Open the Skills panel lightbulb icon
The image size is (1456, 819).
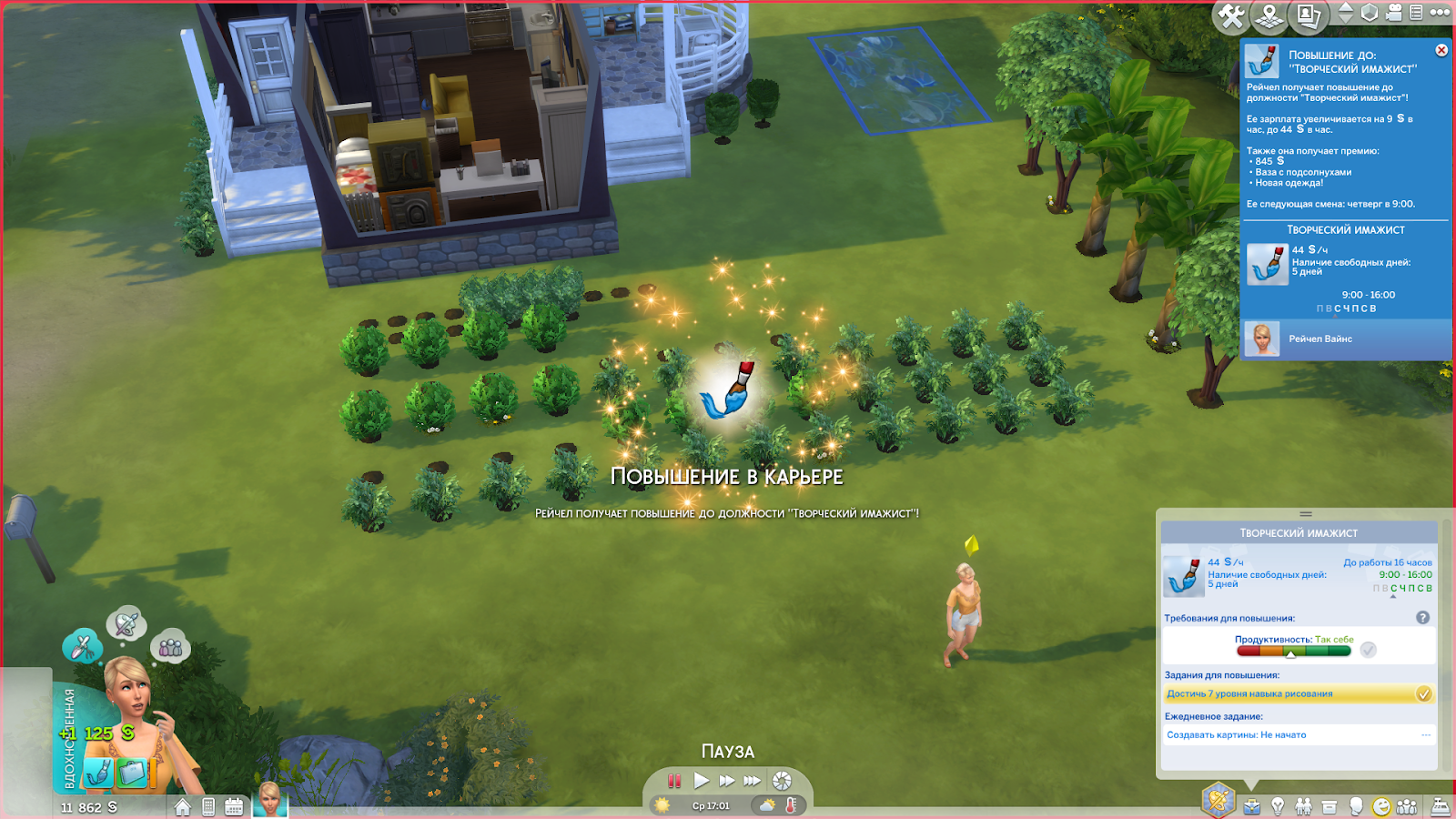click(x=1278, y=806)
